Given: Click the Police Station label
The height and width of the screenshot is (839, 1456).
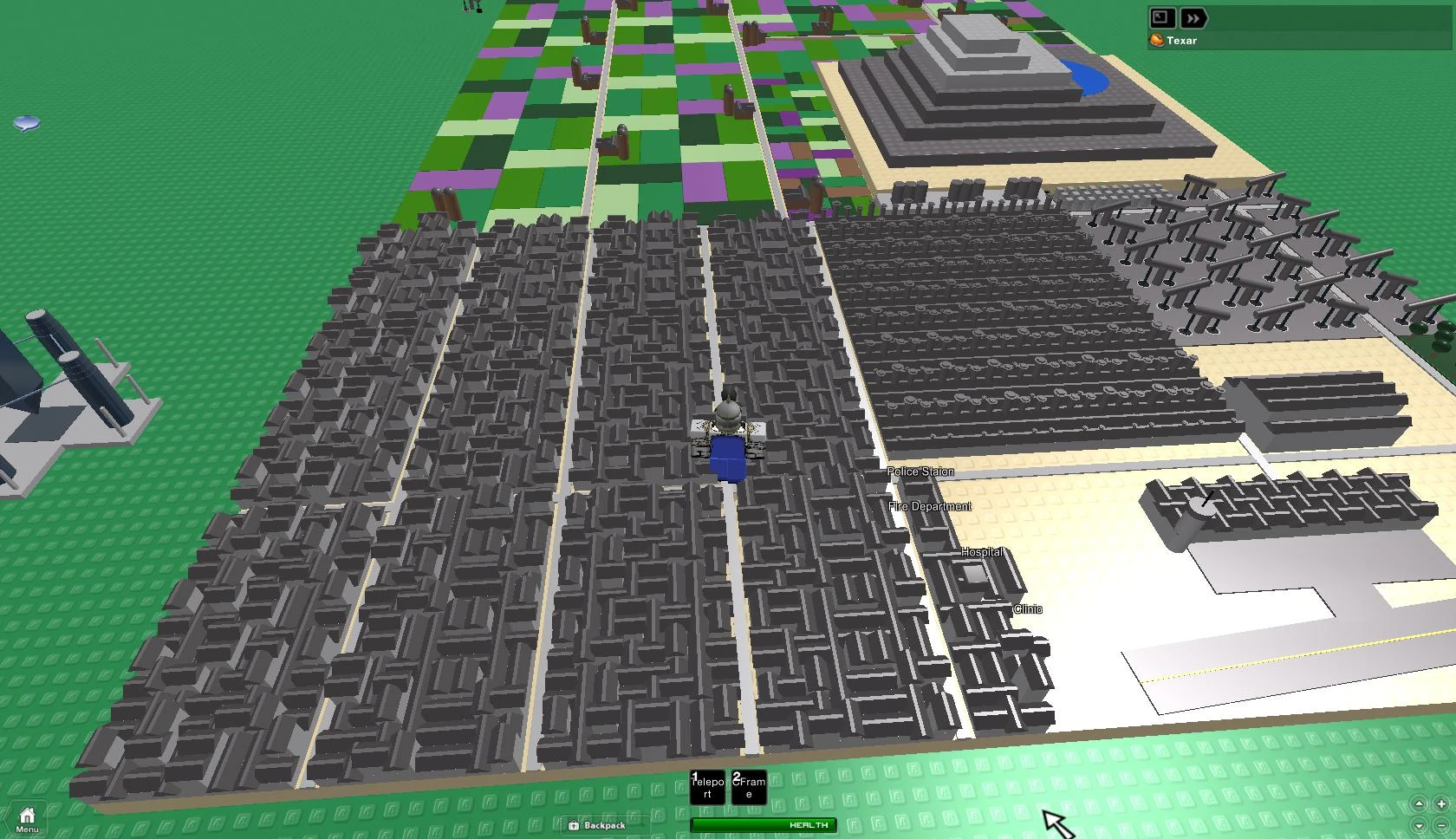Looking at the screenshot, I should click(x=920, y=471).
